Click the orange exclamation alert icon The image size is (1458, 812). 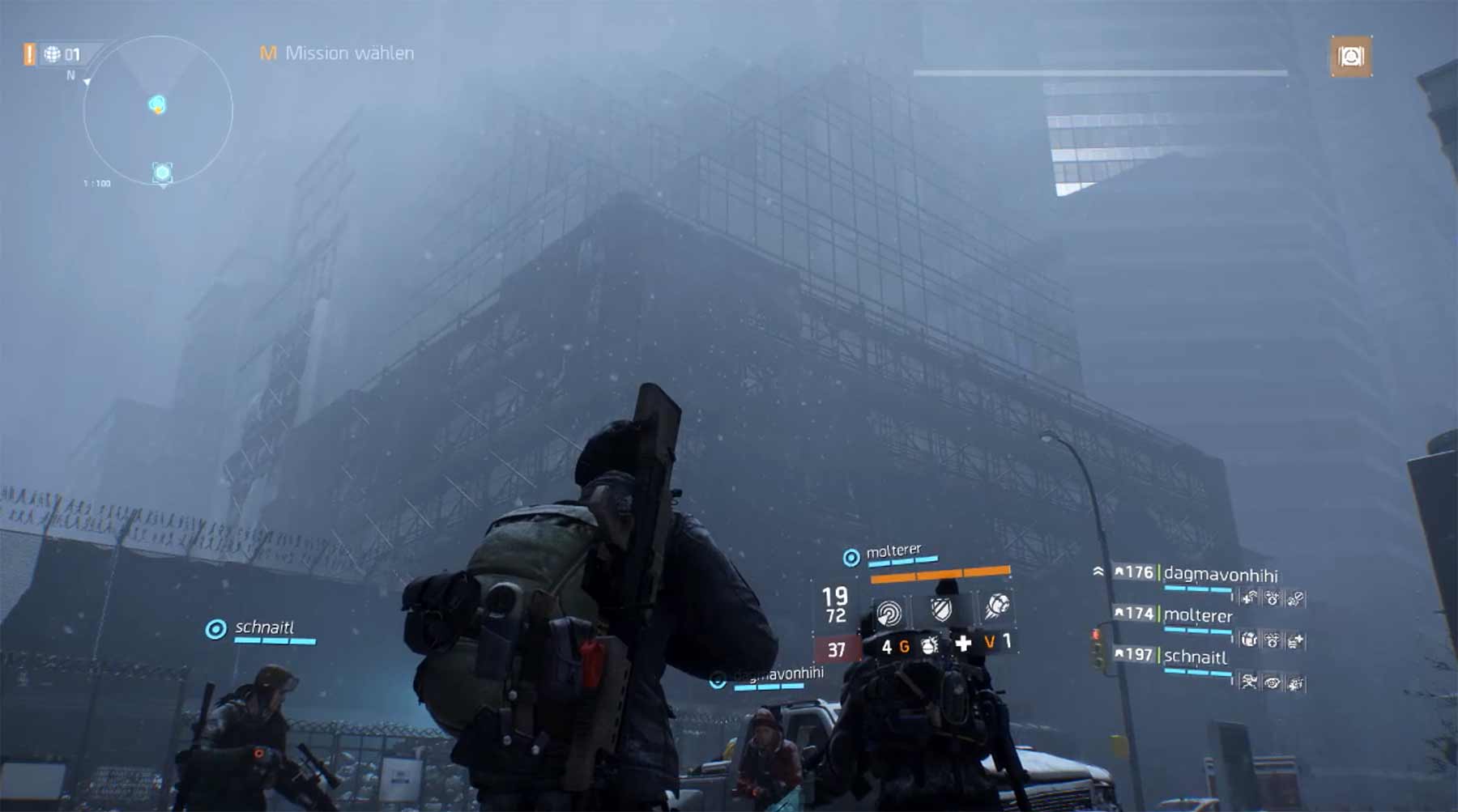coord(29,54)
